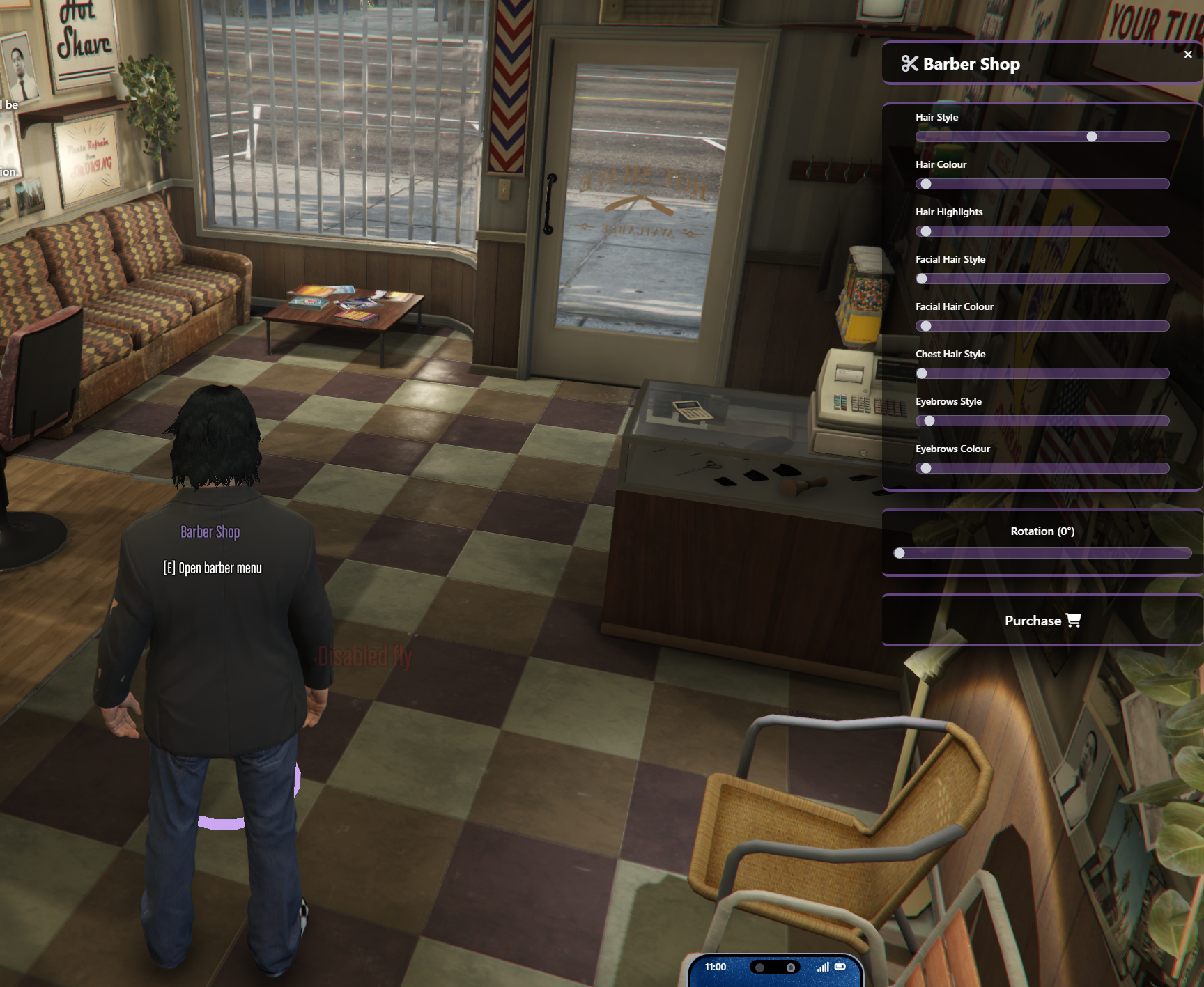Click the Rotation slider track
The width and height of the screenshot is (1204, 987).
pyautogui.click(x=1042, y=553)
